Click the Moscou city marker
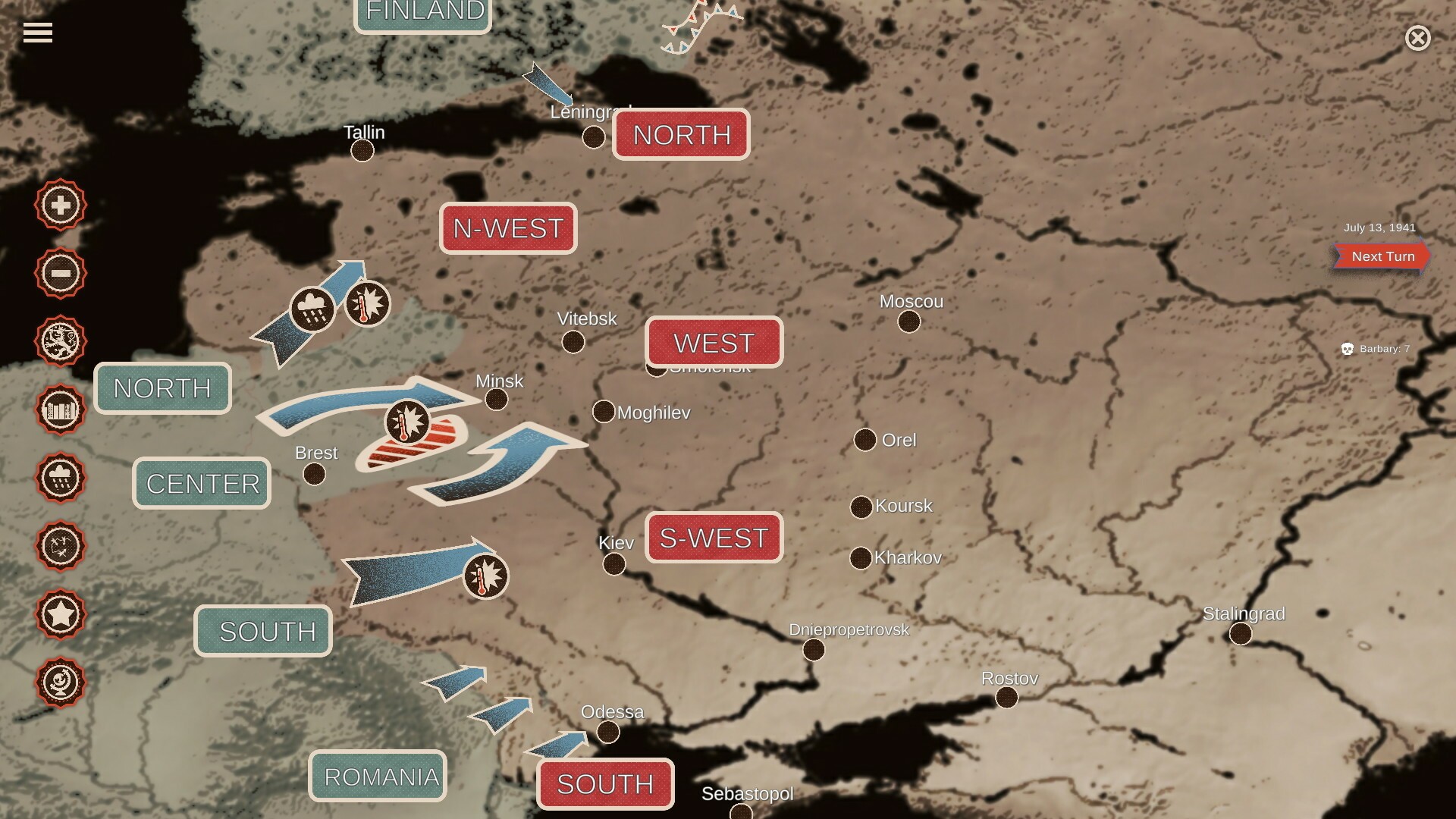This screenshot has width=1456, height=819. tap(907, 322)
